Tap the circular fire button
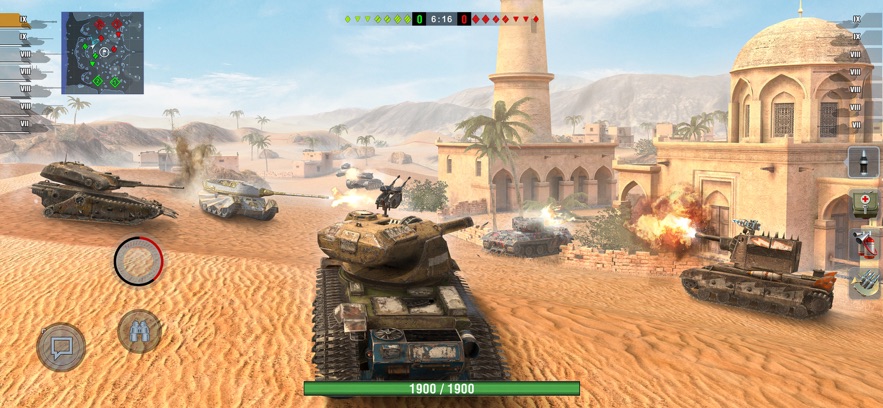883x408 pixels. click(x=138, y=261)
